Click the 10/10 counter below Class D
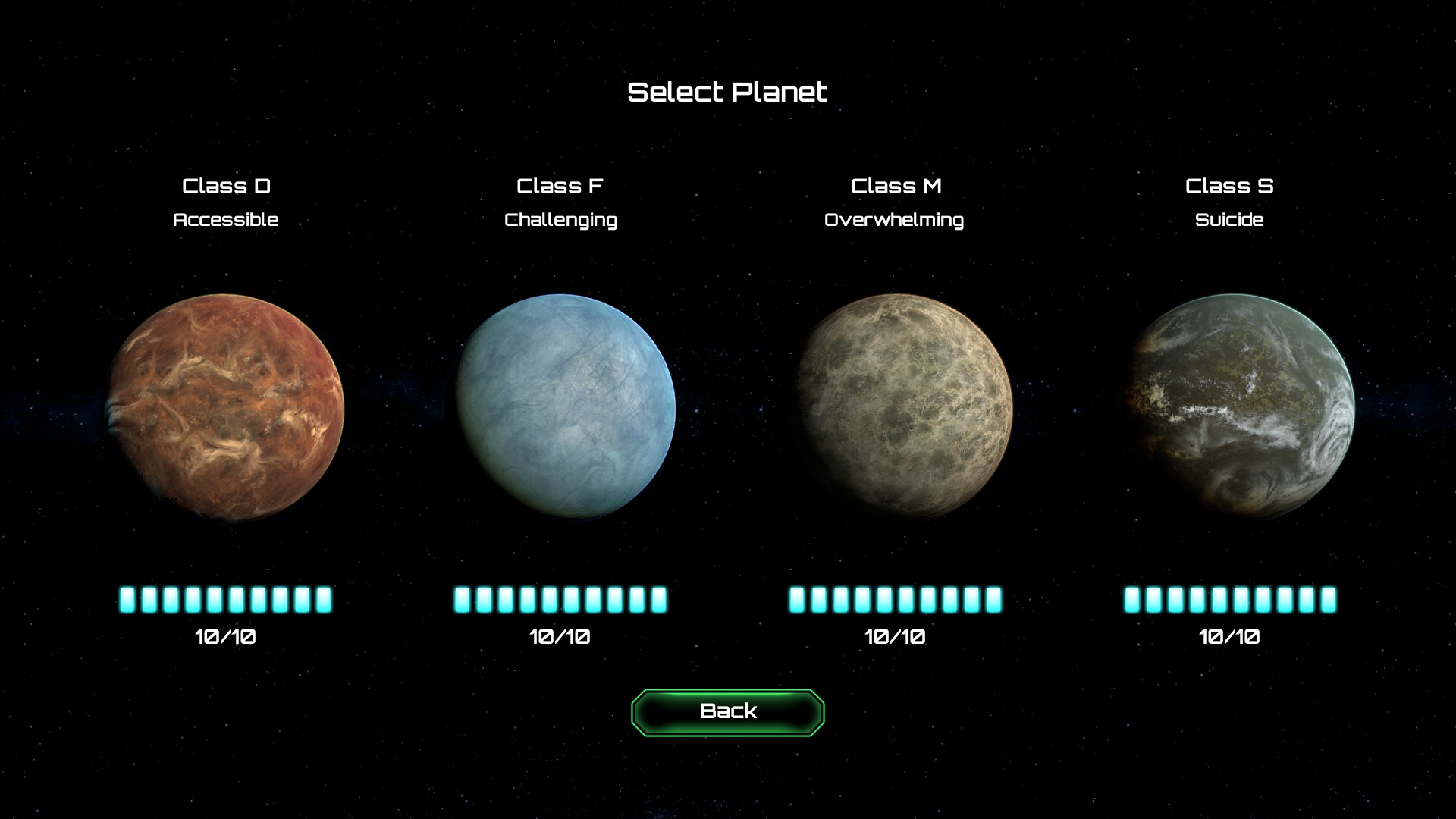The width and height of the screenshot is (1456, 819). coord(225,637)
